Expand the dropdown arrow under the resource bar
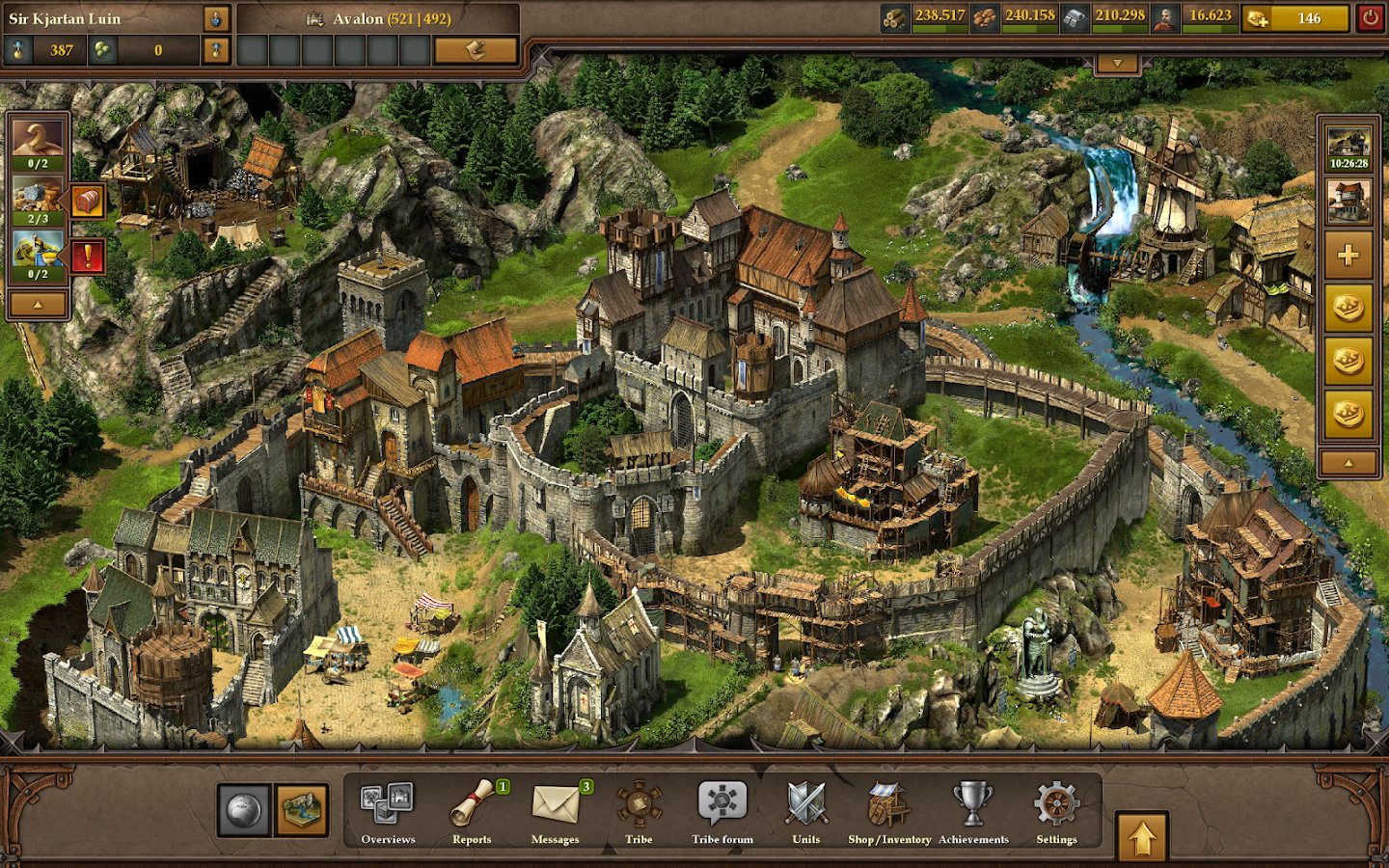 point(1117,64)
